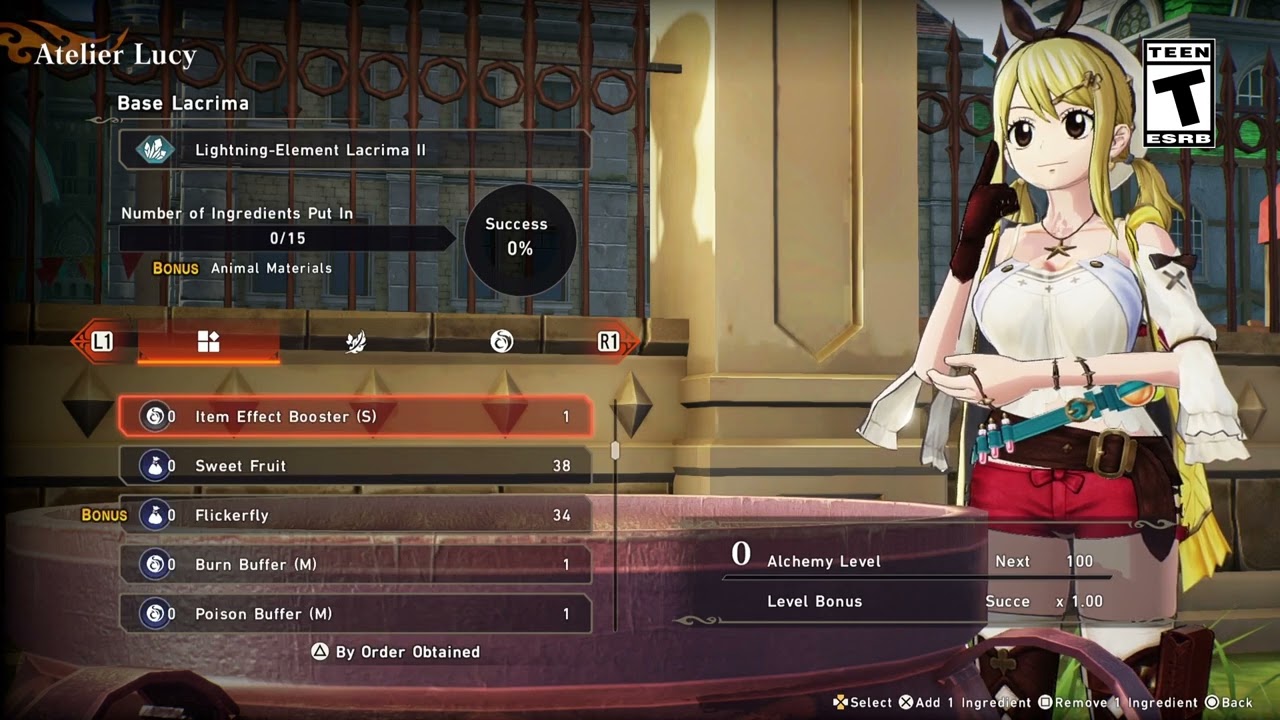
Task: Pick the Flickerfly bonus ingredient
Action: click(x=355, y=515)
